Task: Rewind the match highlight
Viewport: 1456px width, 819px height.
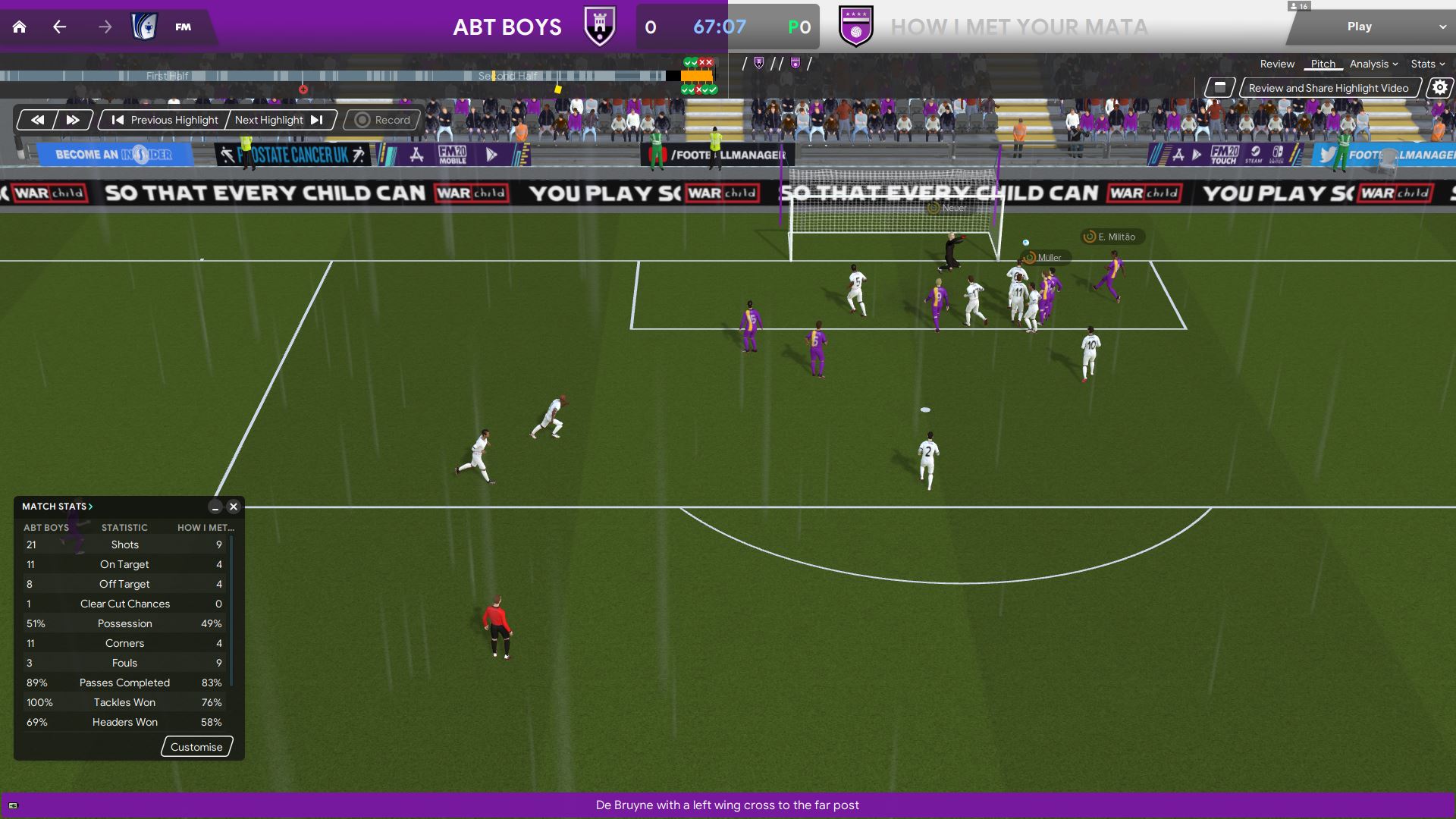Action: click(37, 120)
